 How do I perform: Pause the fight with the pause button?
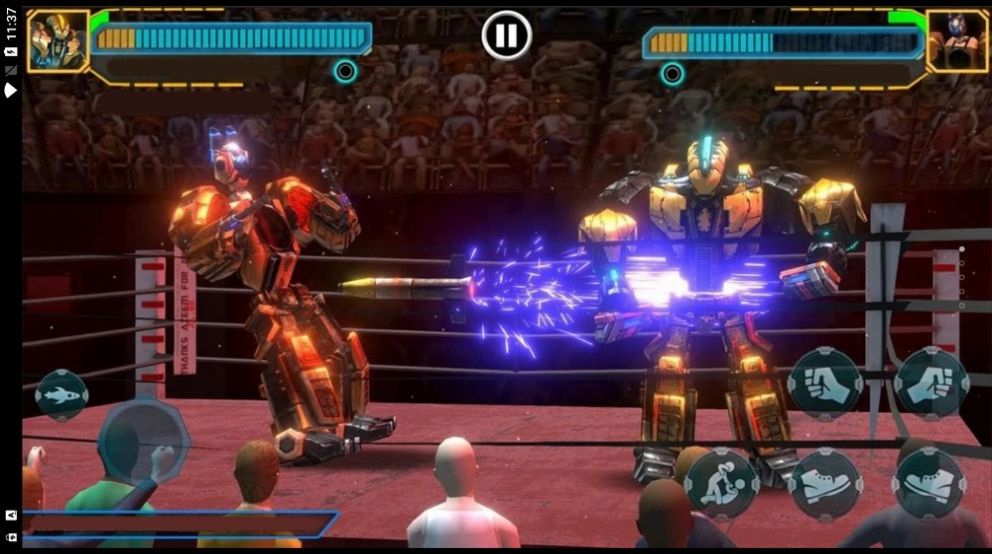pos(506,36)
